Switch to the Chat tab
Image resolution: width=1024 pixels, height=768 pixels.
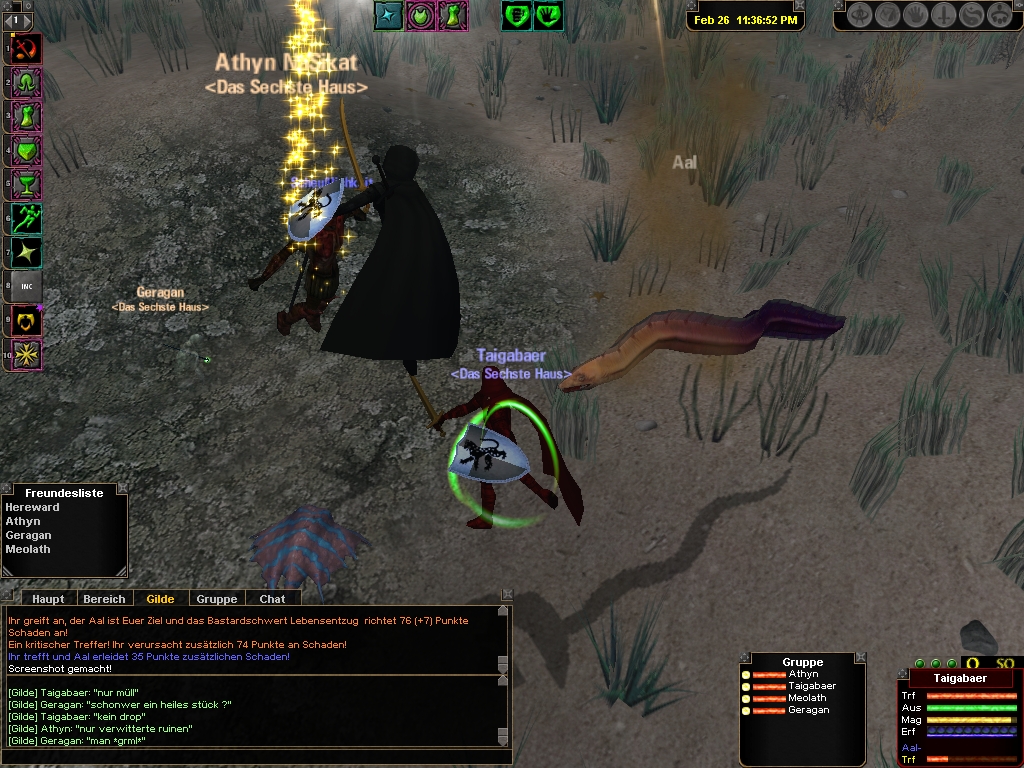pos(272,599)
